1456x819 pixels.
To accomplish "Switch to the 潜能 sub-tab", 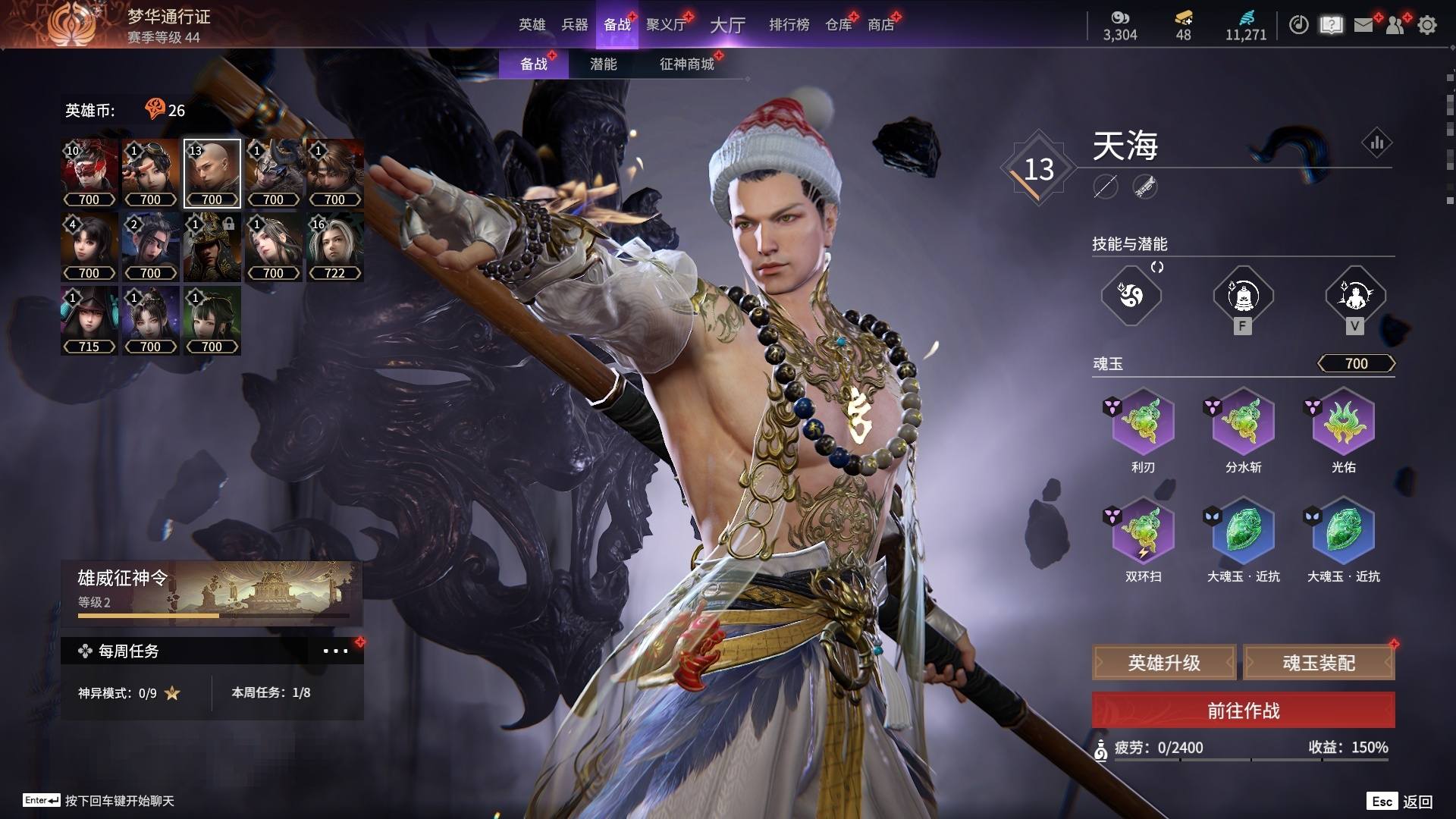I will coord(603,64).
